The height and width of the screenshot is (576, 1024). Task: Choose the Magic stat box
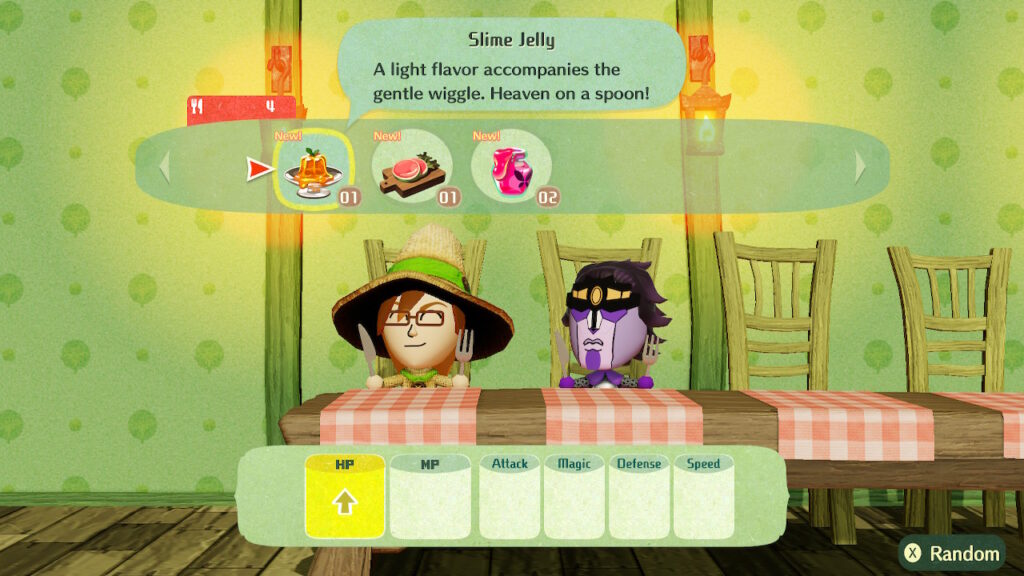574,496
